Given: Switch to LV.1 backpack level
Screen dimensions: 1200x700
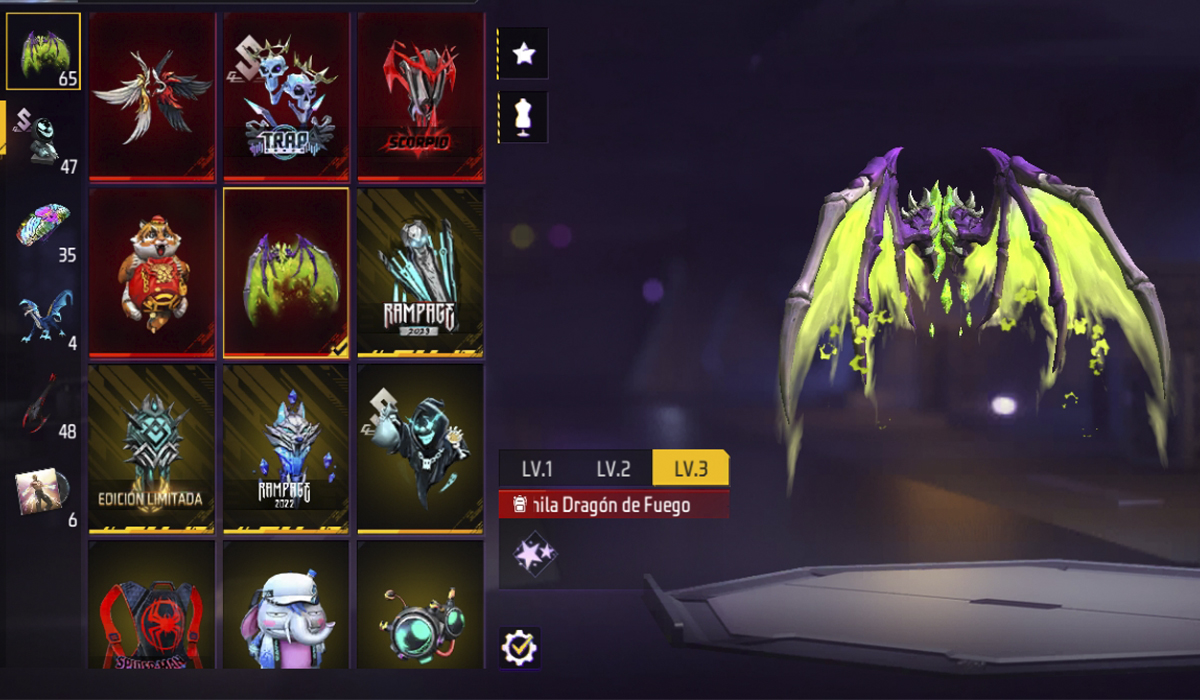Looking at the screenshot, I should [x=537, y=468].
